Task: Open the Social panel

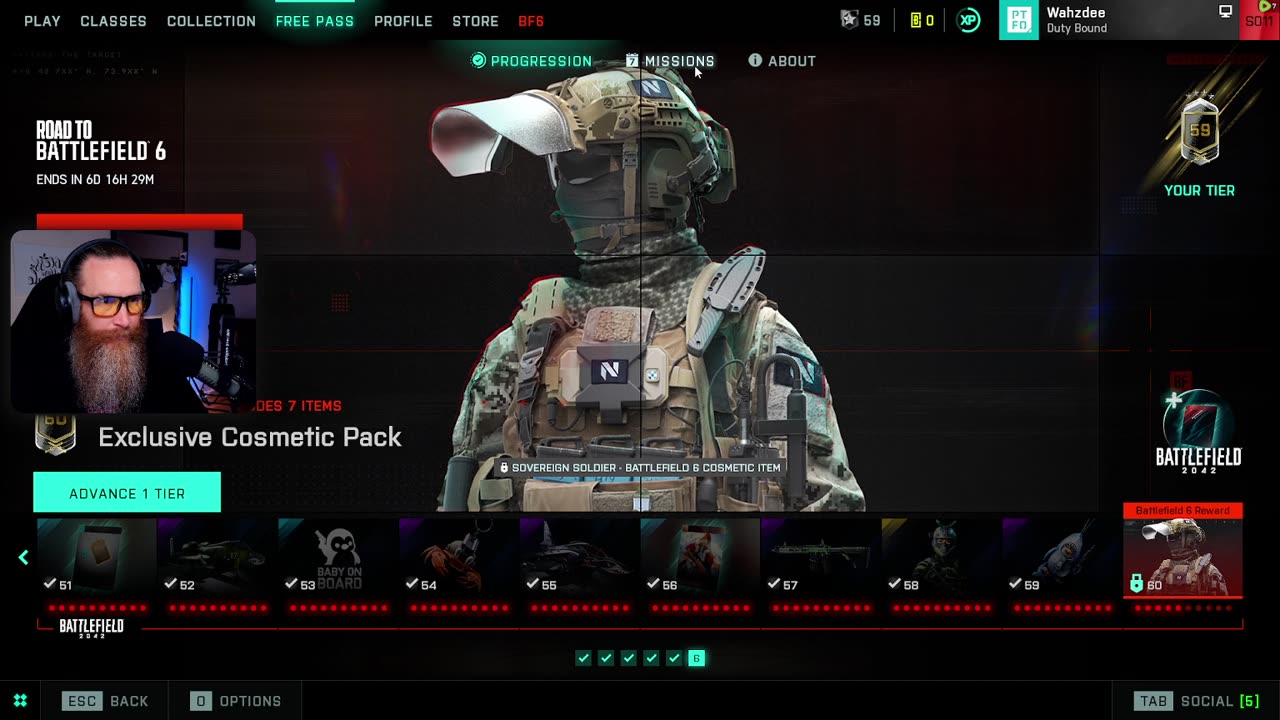Action: 1196,701
